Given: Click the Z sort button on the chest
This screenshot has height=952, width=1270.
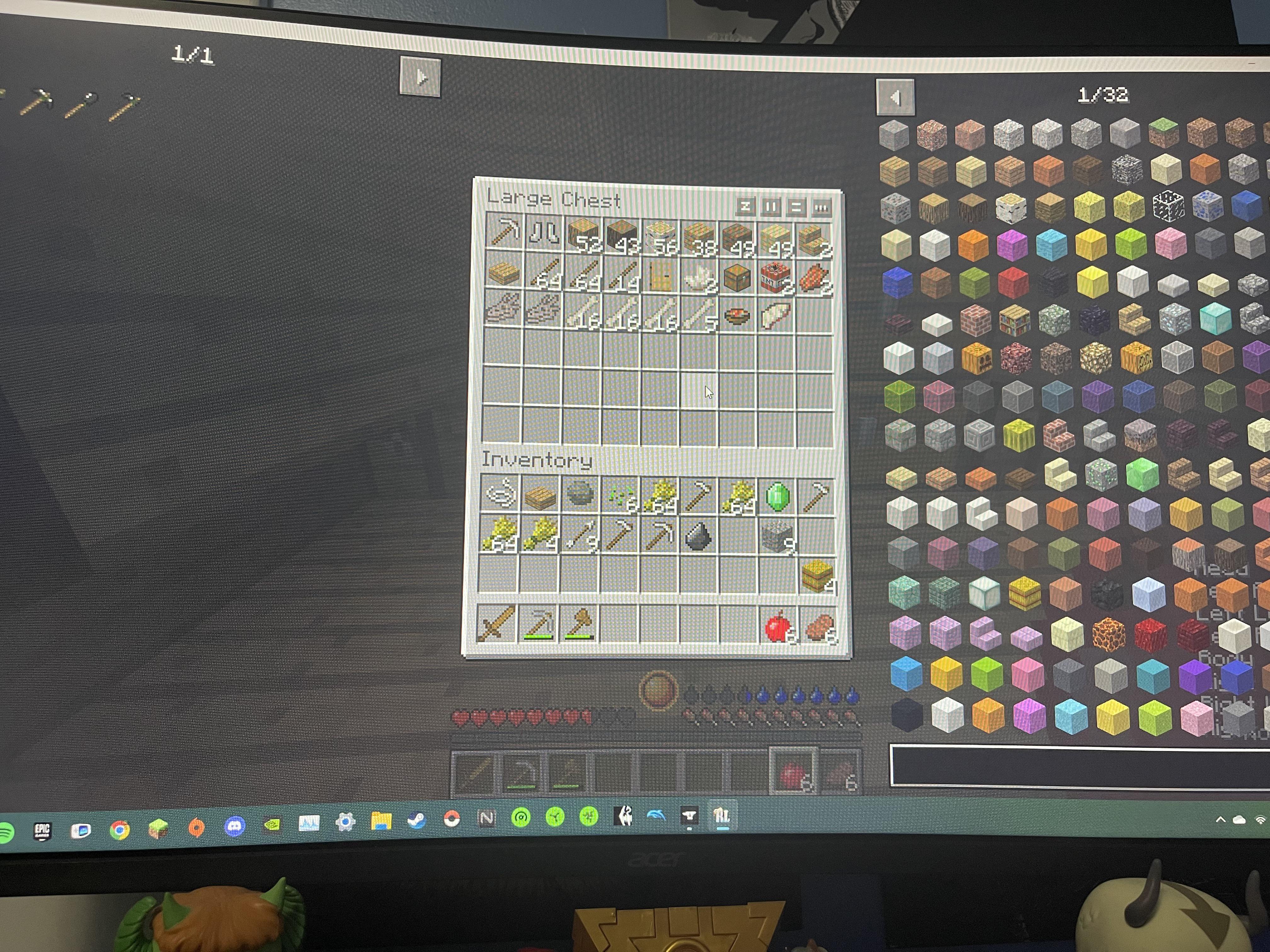Looking at the screenshot, I should coord(745,206).
